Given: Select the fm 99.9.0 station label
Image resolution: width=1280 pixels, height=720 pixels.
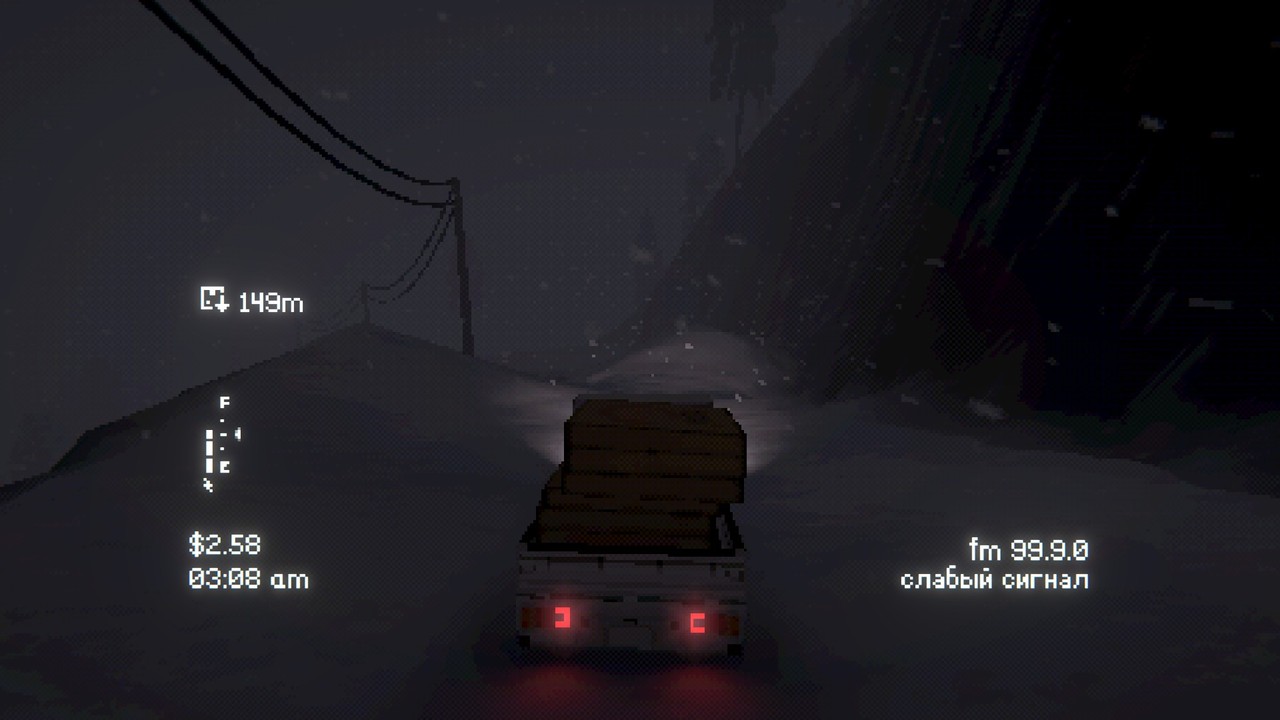Looking at the screenshot, I should [1030, 549].
